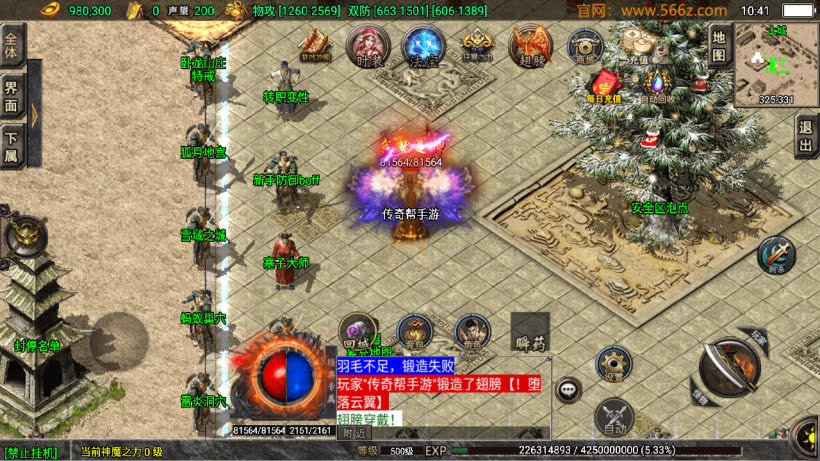The width and height of the screenshot is (820, 461).
Task: Select the 全体 tab
Action: [x=12, y=46]
